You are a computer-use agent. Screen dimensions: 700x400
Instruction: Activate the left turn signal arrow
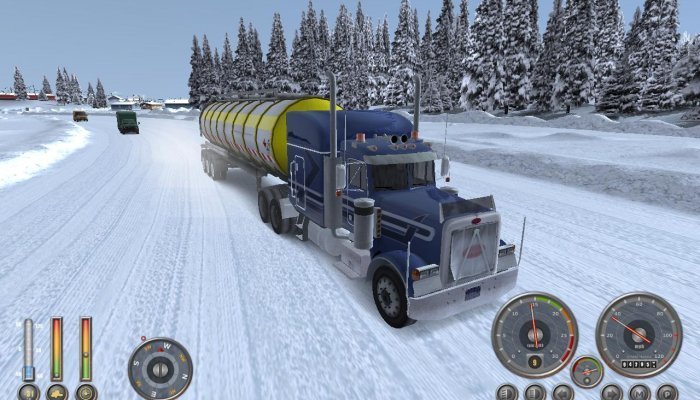point(563,393)
